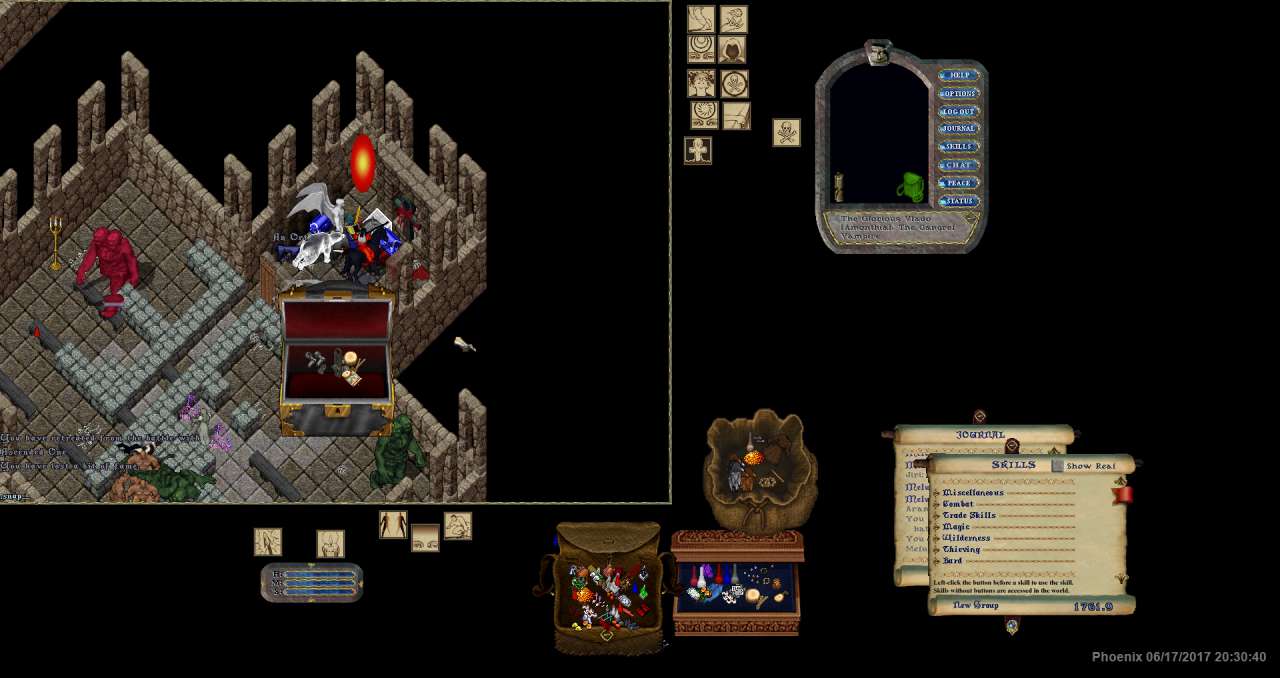Open the Journal from the paperdoll
The height and width of the screenshot is (678, 1280).
[x=958, y=129]
